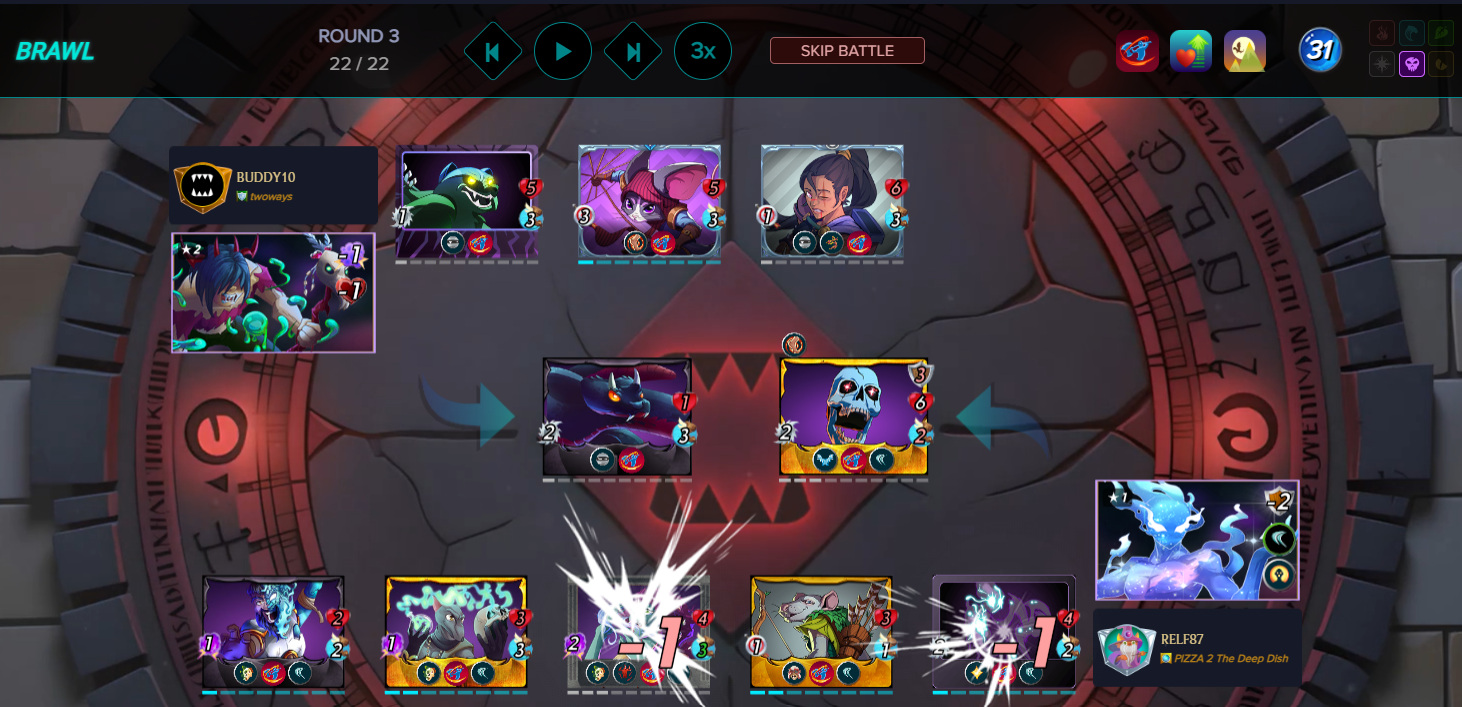The width and height of the screenshot is (1462, 707).
Task: Jump back to the previous round
Action: coord(492,51)
